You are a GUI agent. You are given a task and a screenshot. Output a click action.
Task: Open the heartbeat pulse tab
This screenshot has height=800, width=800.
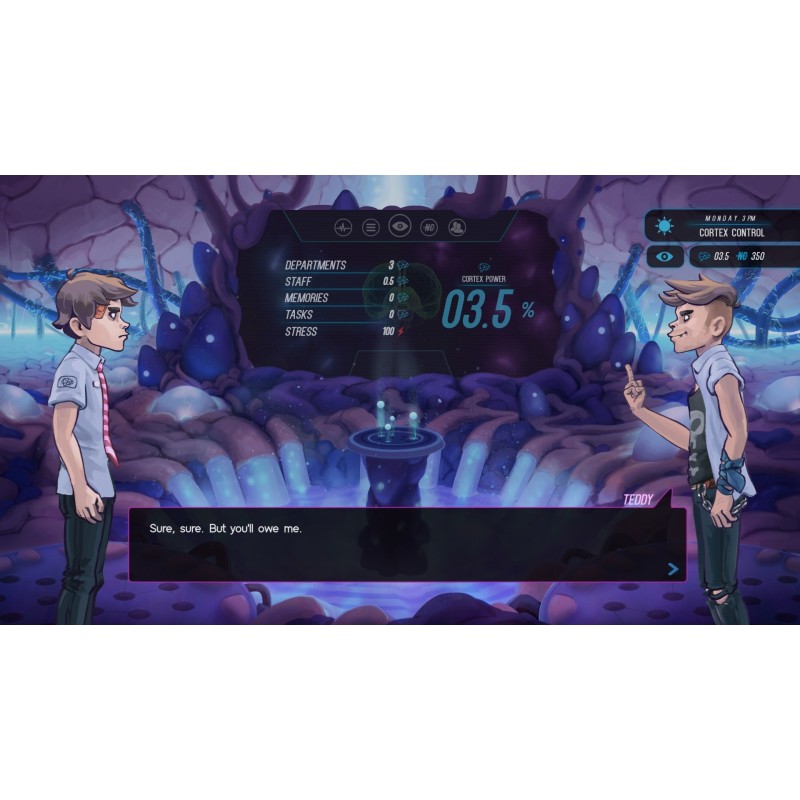pyautogui.click(x=342, y=228)
